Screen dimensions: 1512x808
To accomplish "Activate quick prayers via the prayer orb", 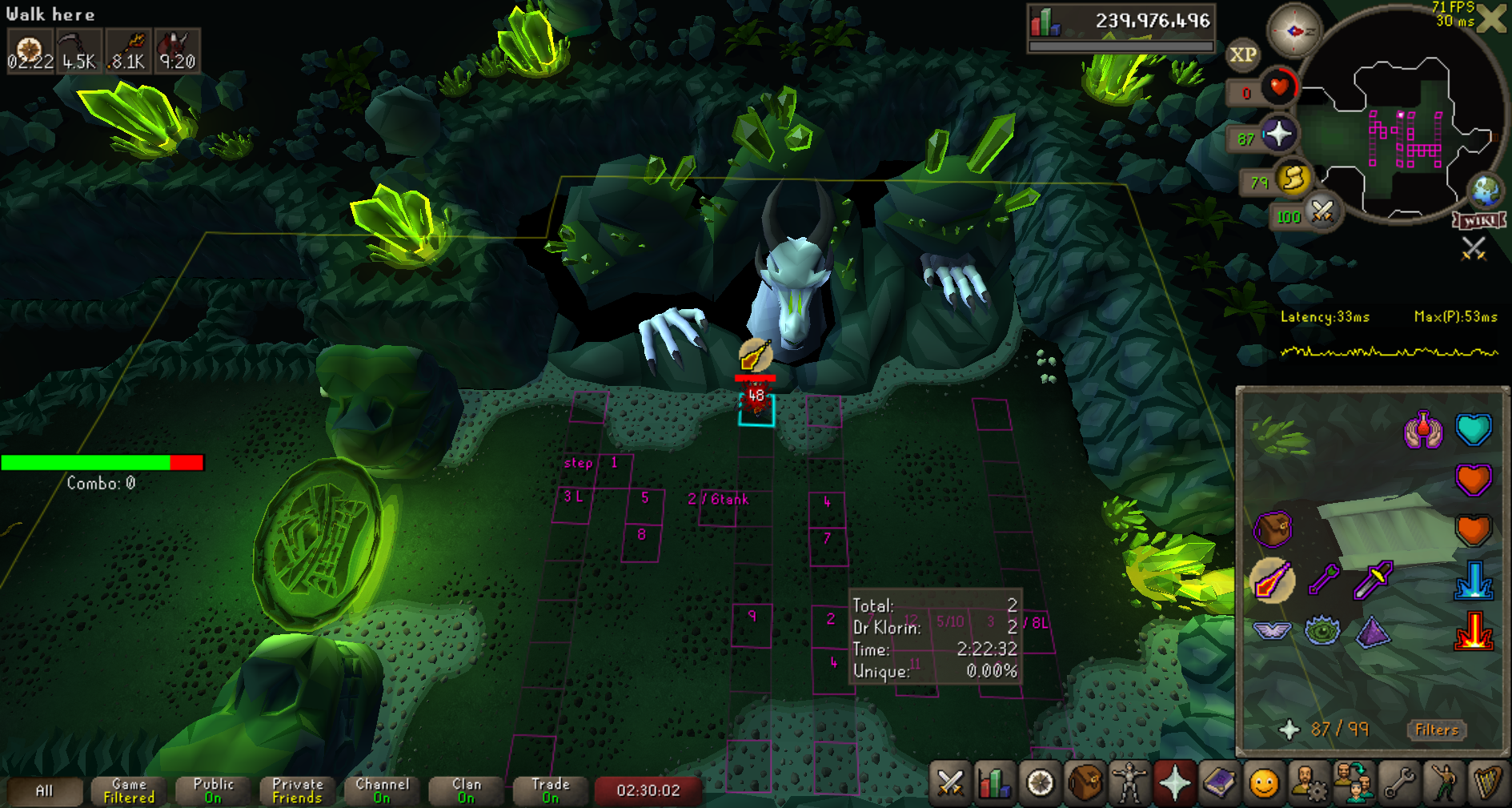I will pyautogui.click(x=1278, y=134).
